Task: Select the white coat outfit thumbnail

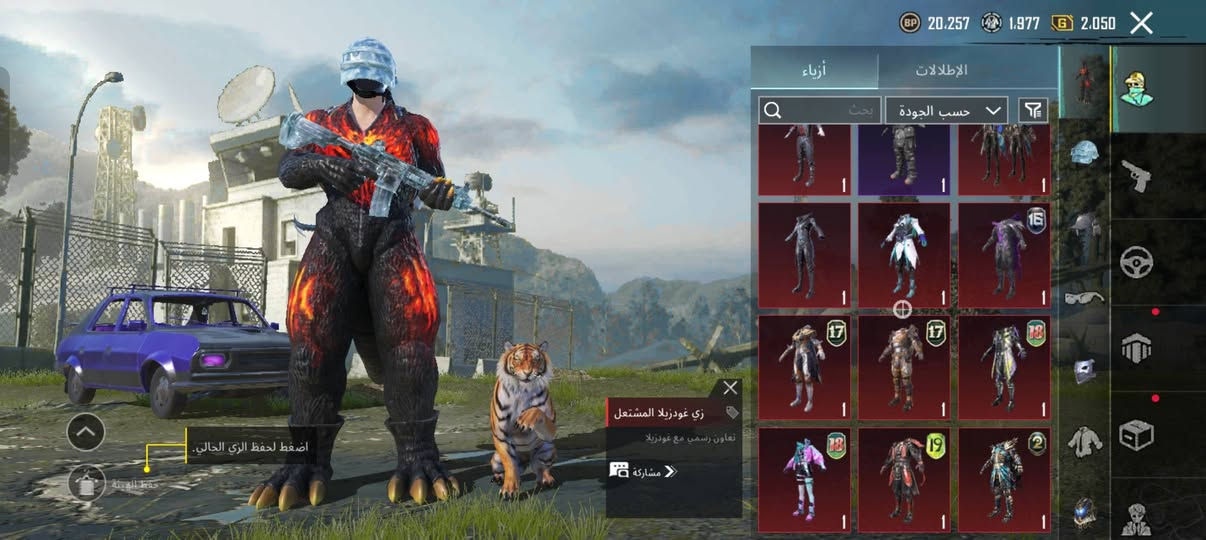Action: point(904,255)
